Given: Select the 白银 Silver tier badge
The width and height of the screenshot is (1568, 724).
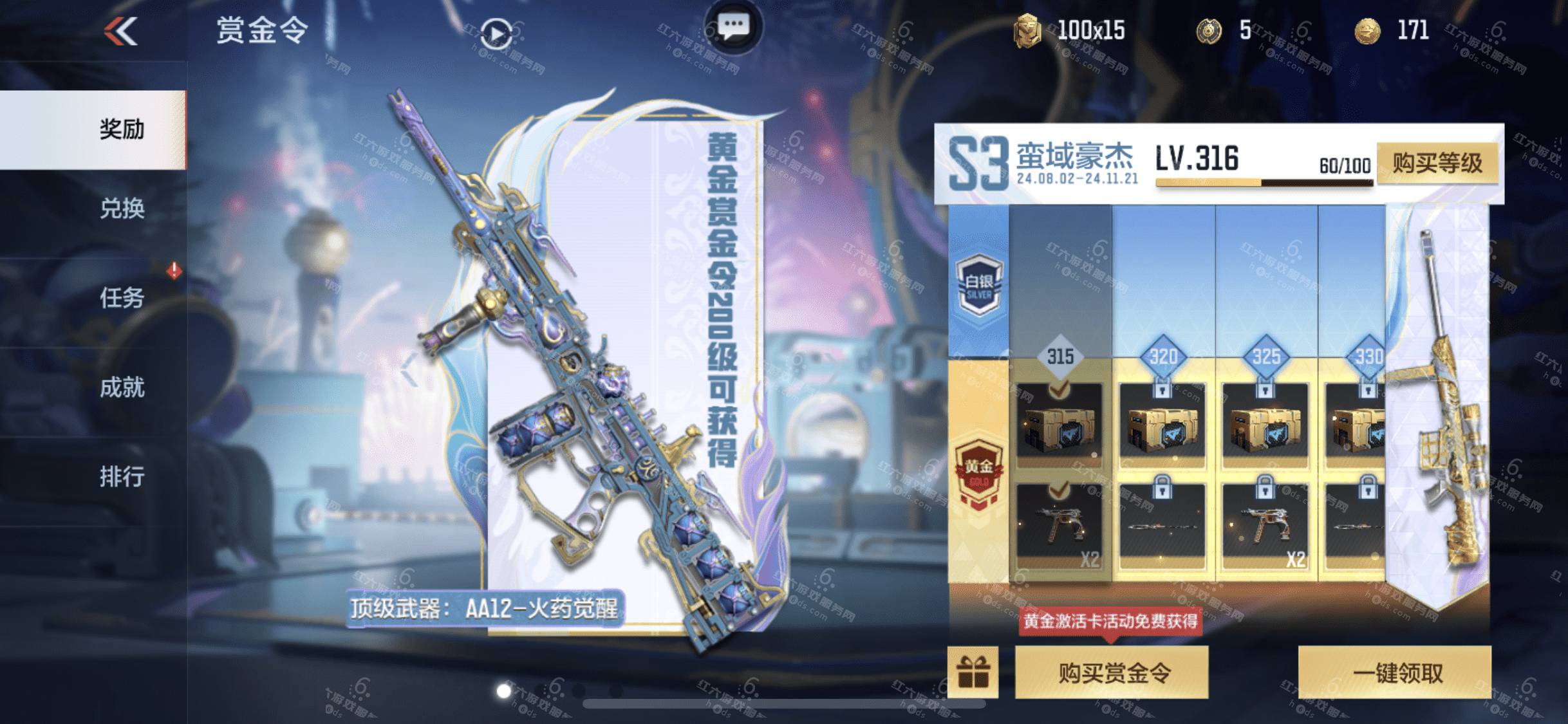Looking at the screenshot, I should click(978, 284).
